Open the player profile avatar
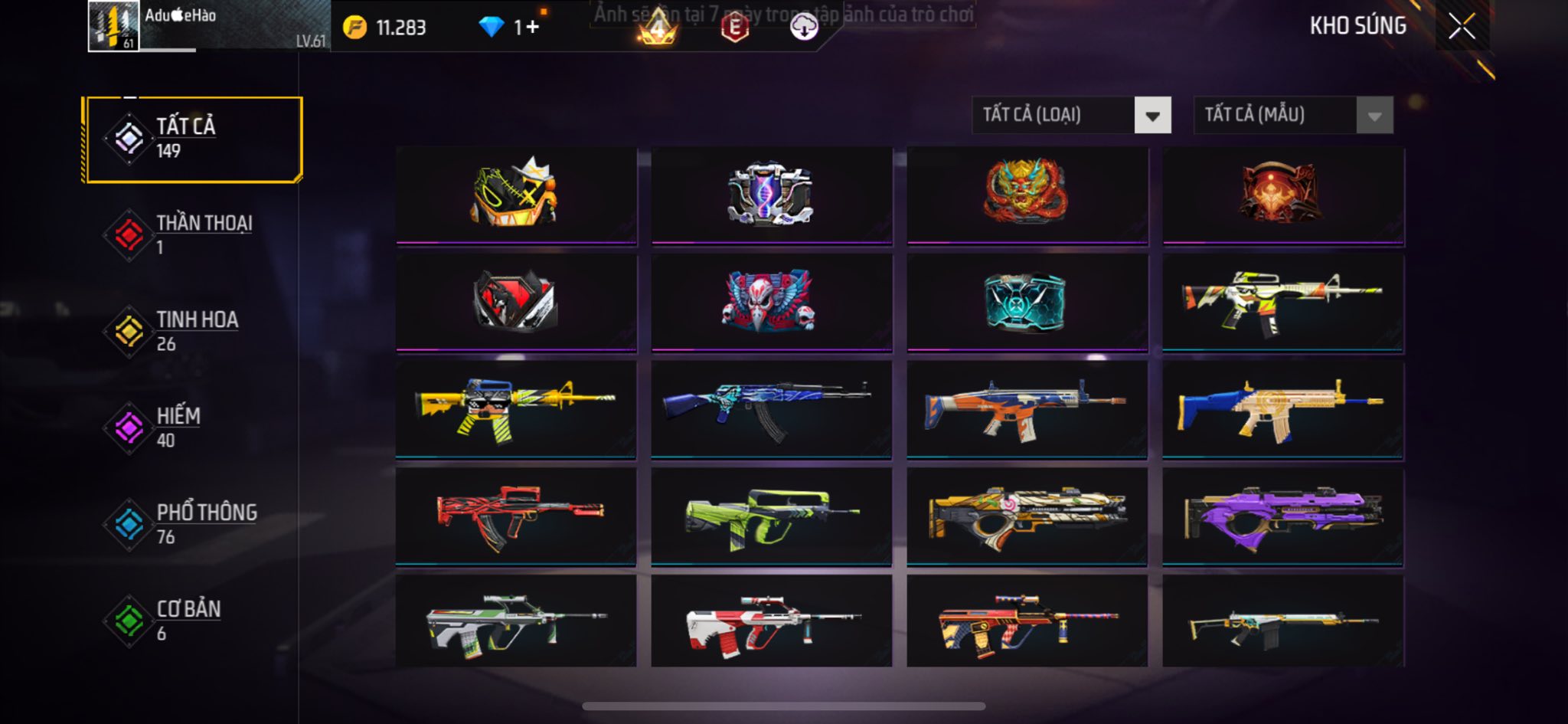The image size is (1568, 724). click(x=113, y=26)
